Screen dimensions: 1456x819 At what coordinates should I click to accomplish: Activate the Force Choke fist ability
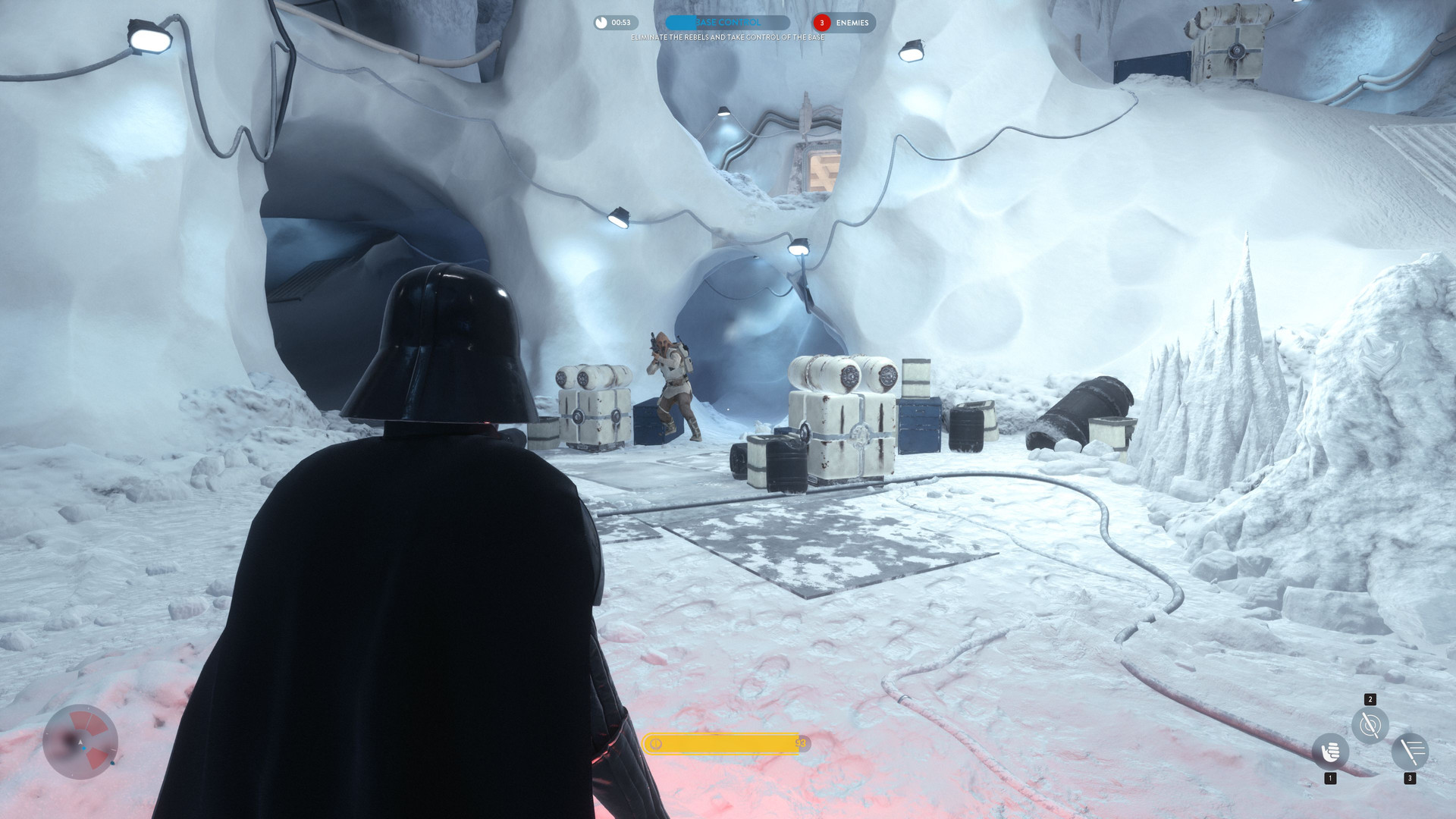click(x=1330, y=752)
